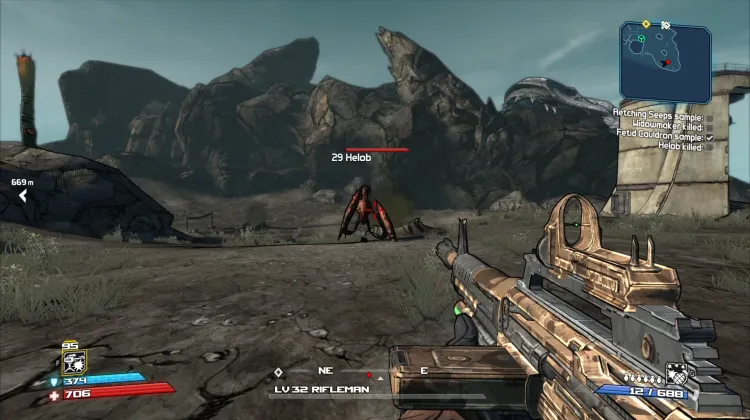Image resolution: width=750 pixels, height=420 pixels.
Task: Choose the Helob killed objective entry
Action: pyautogui.click(x=680, y=146)
